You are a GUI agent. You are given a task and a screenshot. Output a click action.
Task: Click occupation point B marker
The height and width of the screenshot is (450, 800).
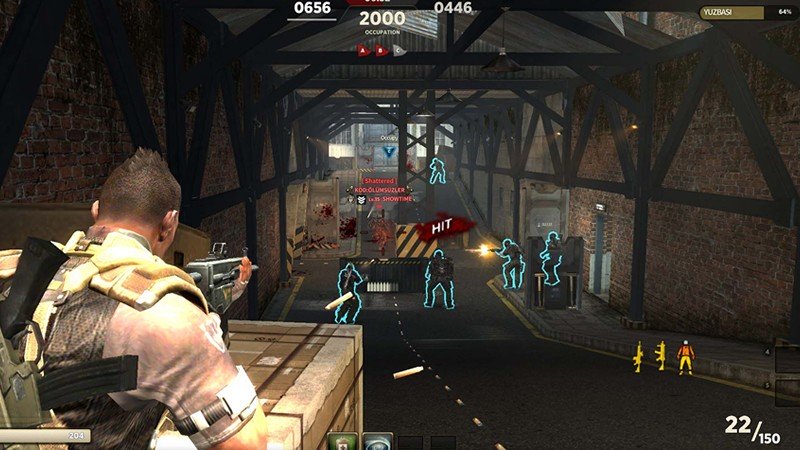382,49
